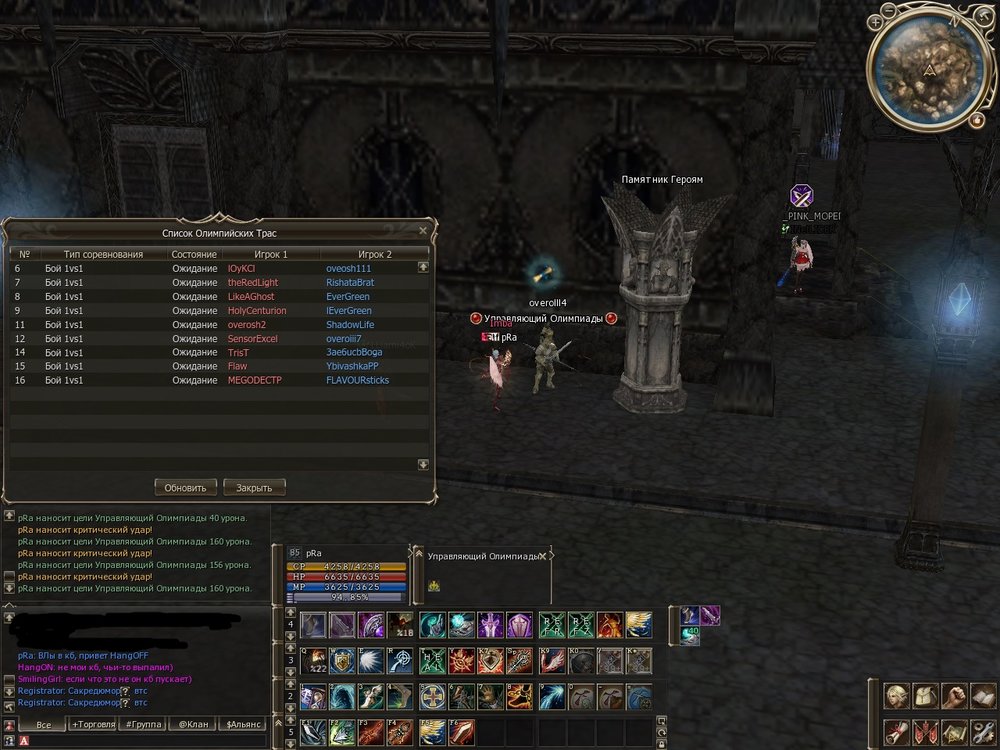Click the Закрыть button

(254, 488)
